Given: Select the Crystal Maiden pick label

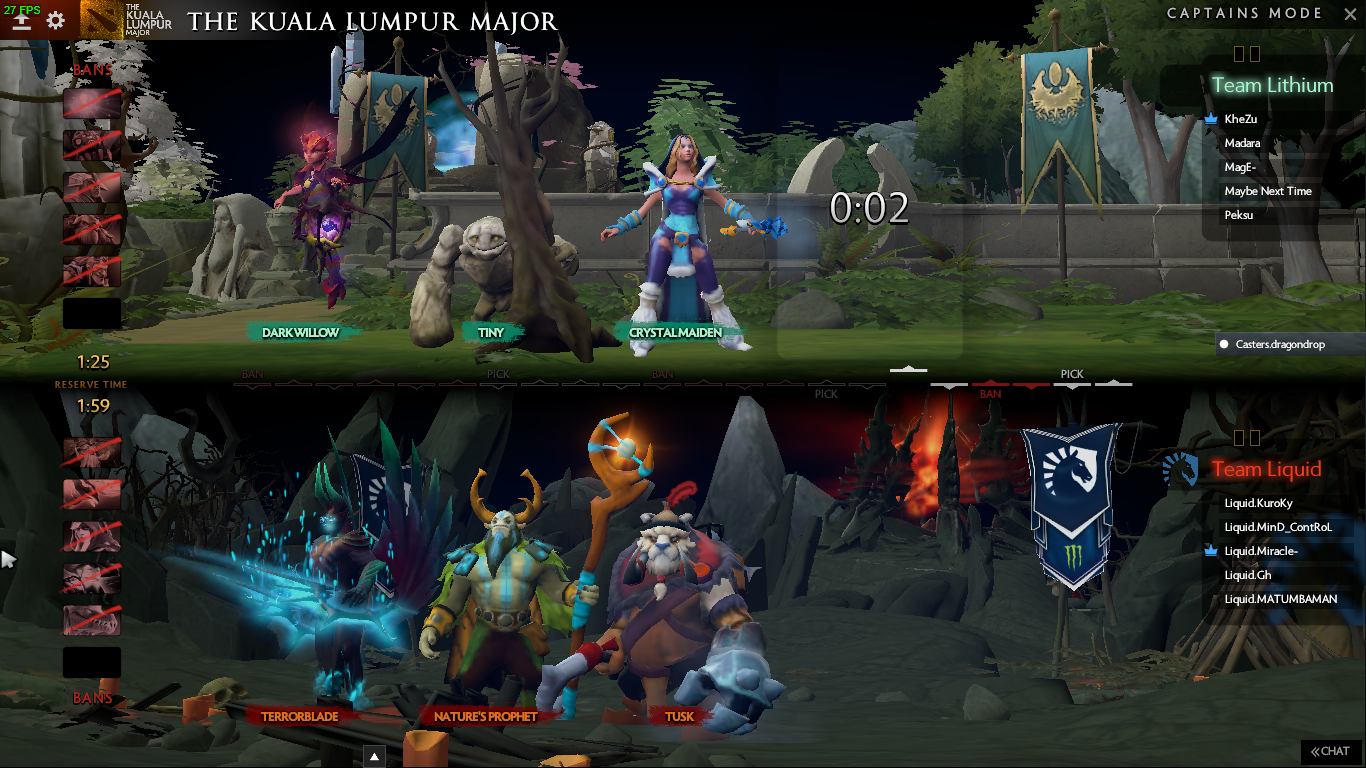Looking at the screenshot, I should coord(675,333).
